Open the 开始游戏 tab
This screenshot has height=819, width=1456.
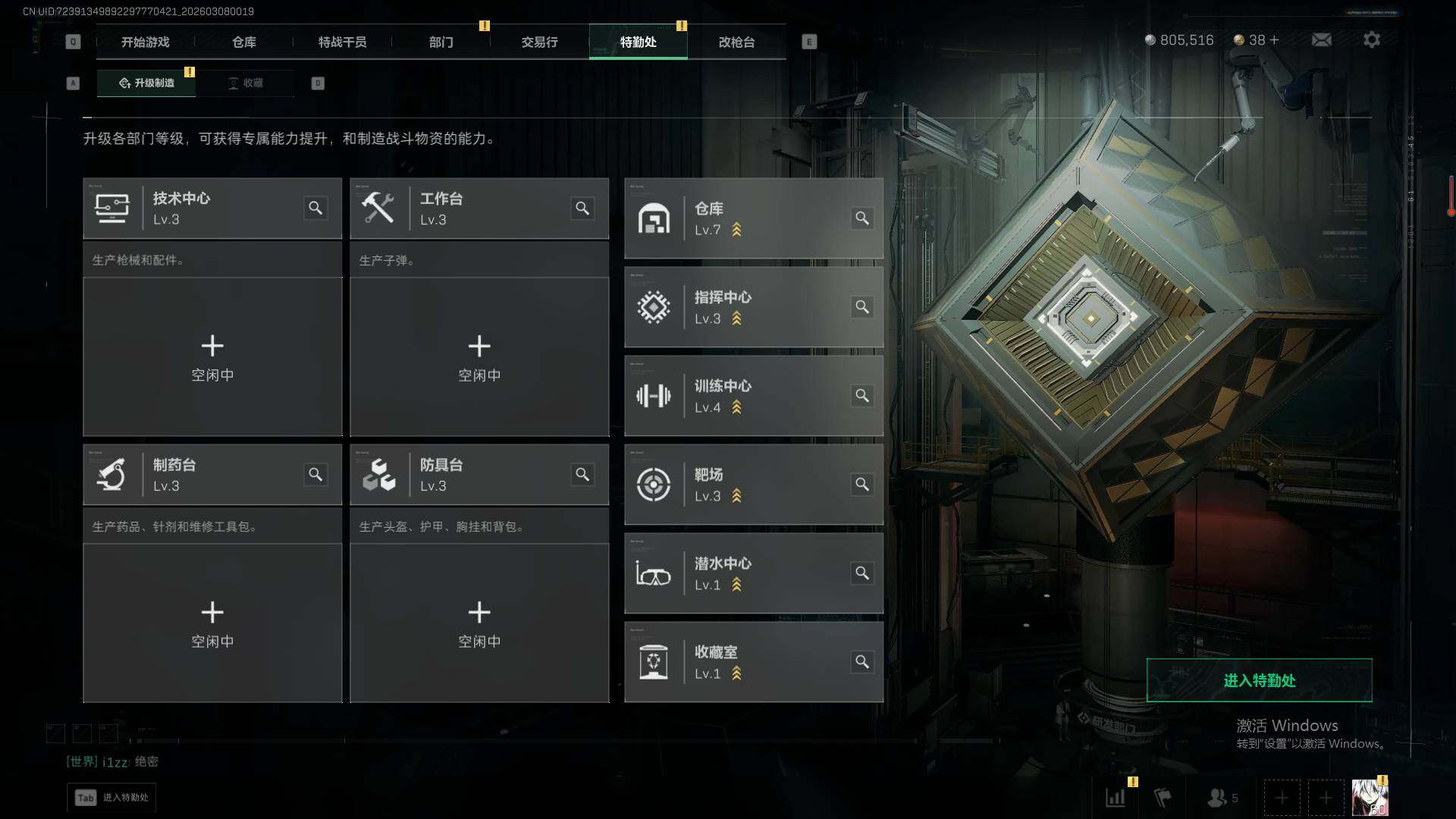(x=145, y=42)
